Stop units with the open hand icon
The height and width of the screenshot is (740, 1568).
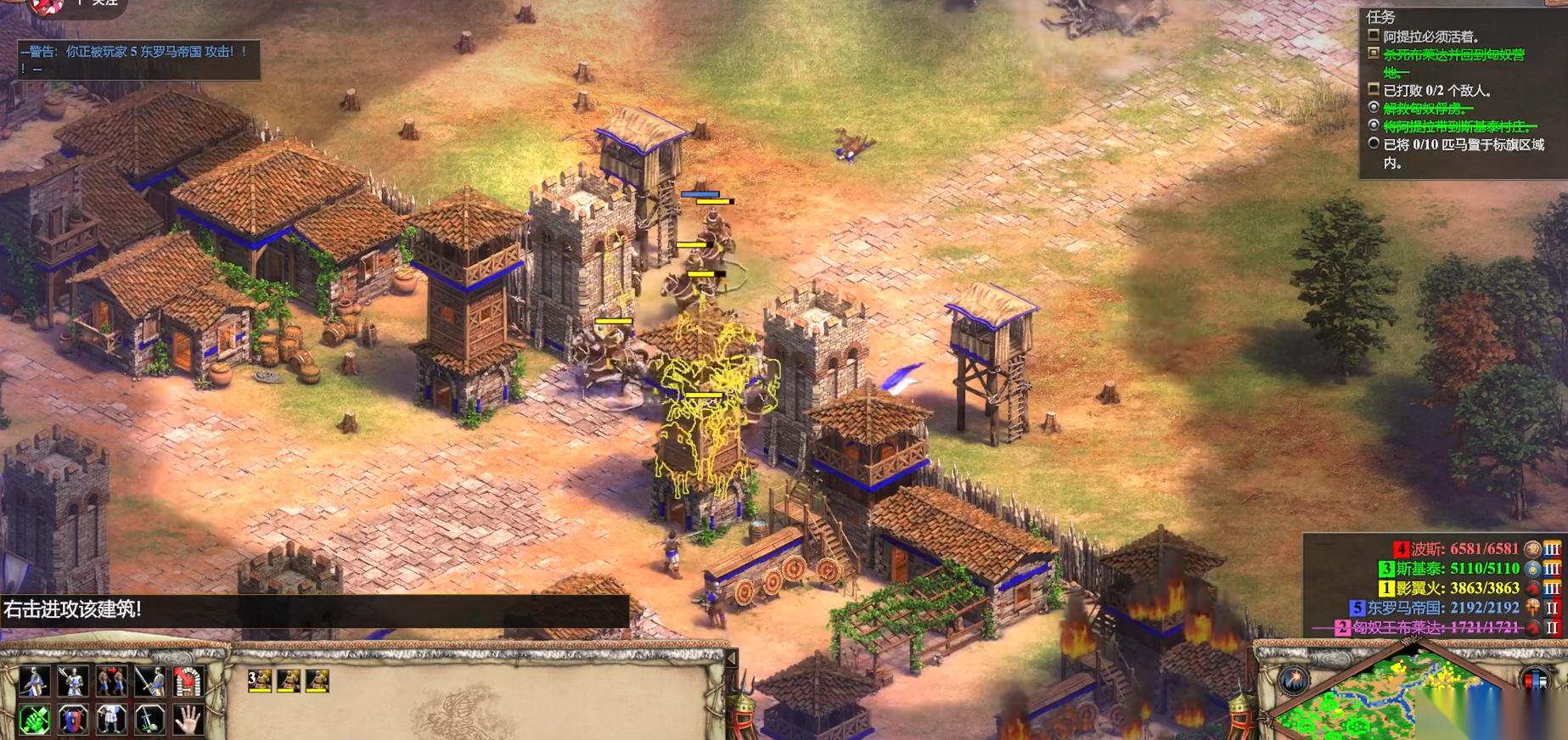click(188, 720)
